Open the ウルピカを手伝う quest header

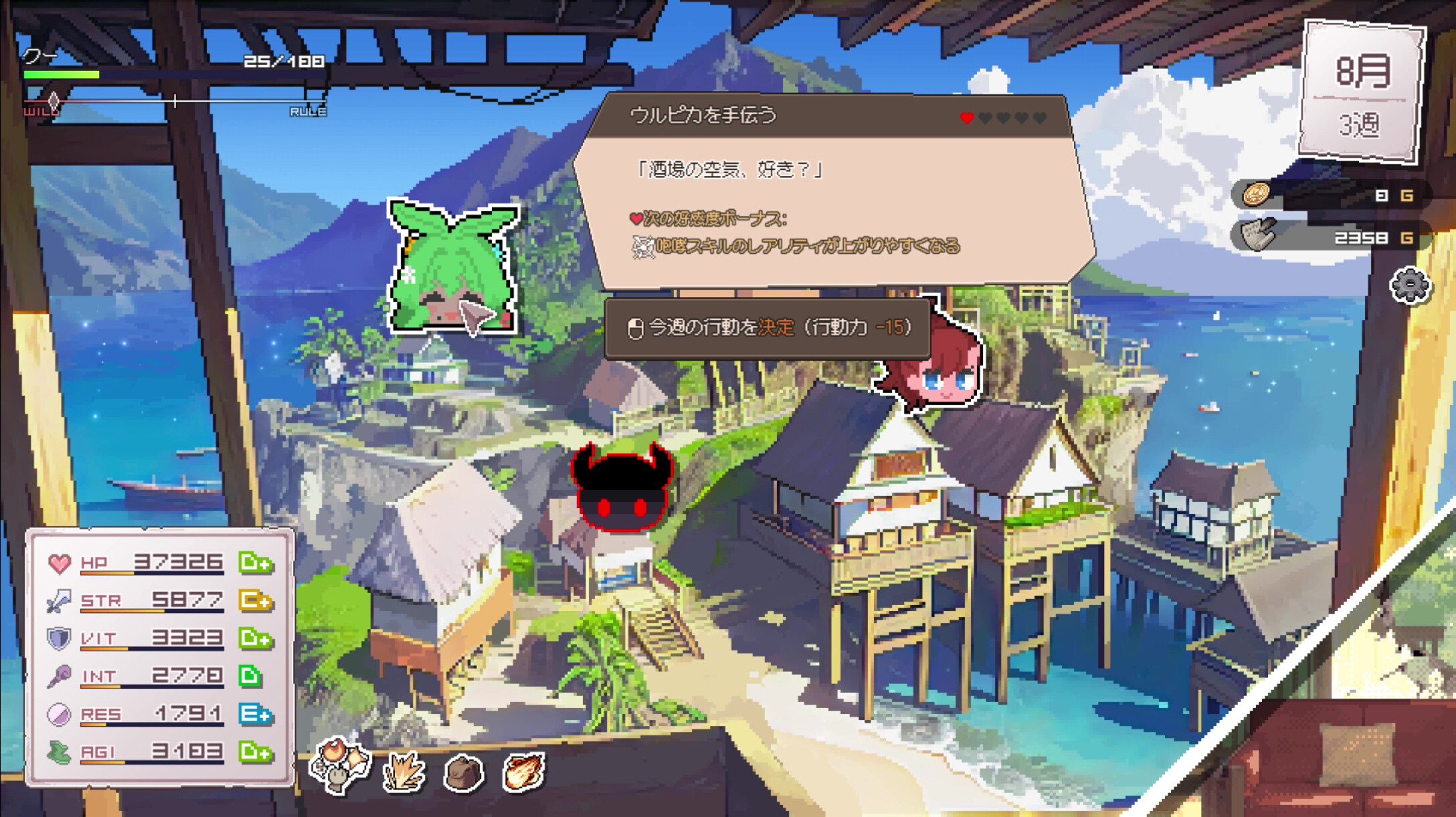pyautogui.click(x=703, y=114)
